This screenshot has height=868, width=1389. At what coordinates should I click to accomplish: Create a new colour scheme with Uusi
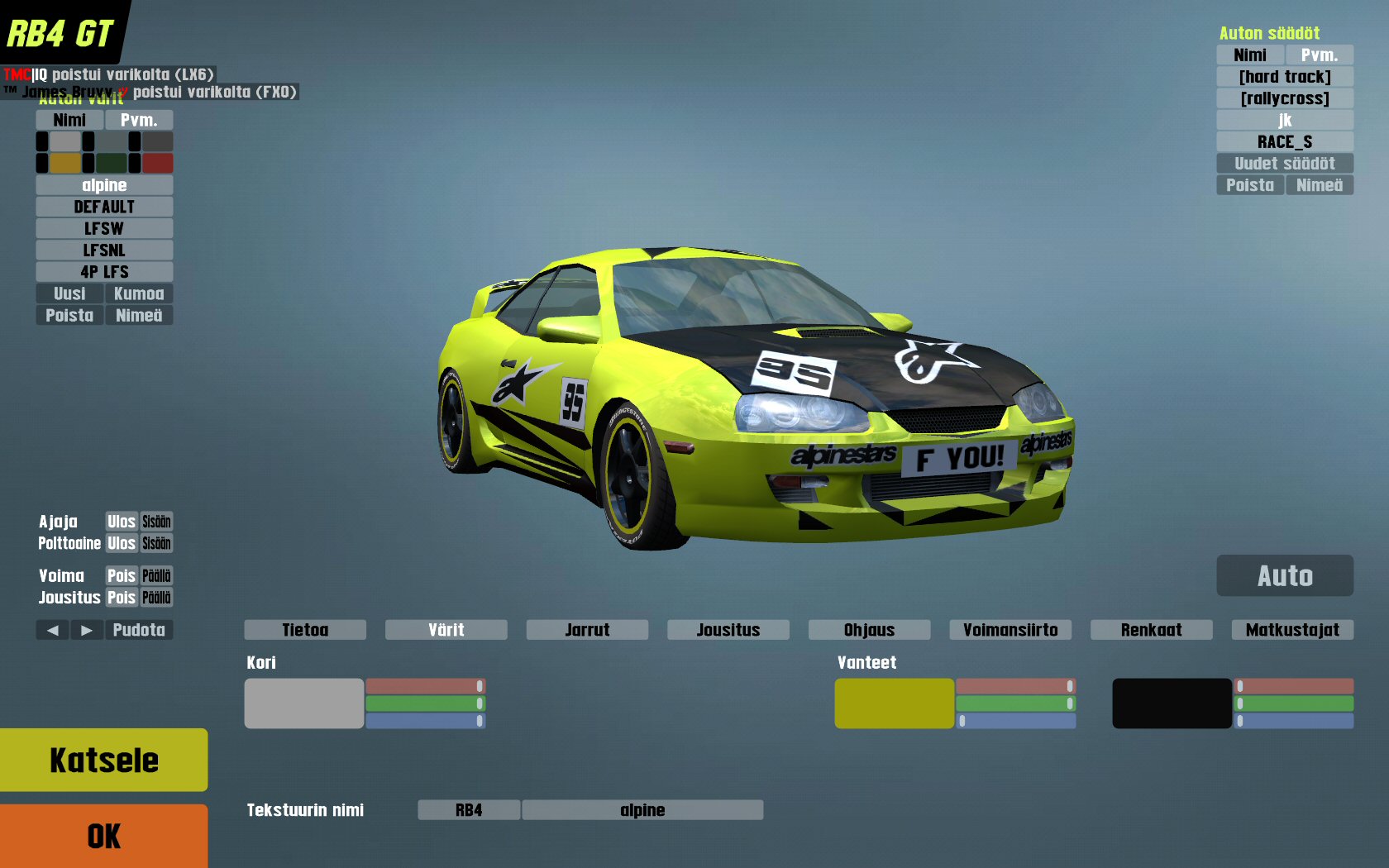(x=69, y=293)
